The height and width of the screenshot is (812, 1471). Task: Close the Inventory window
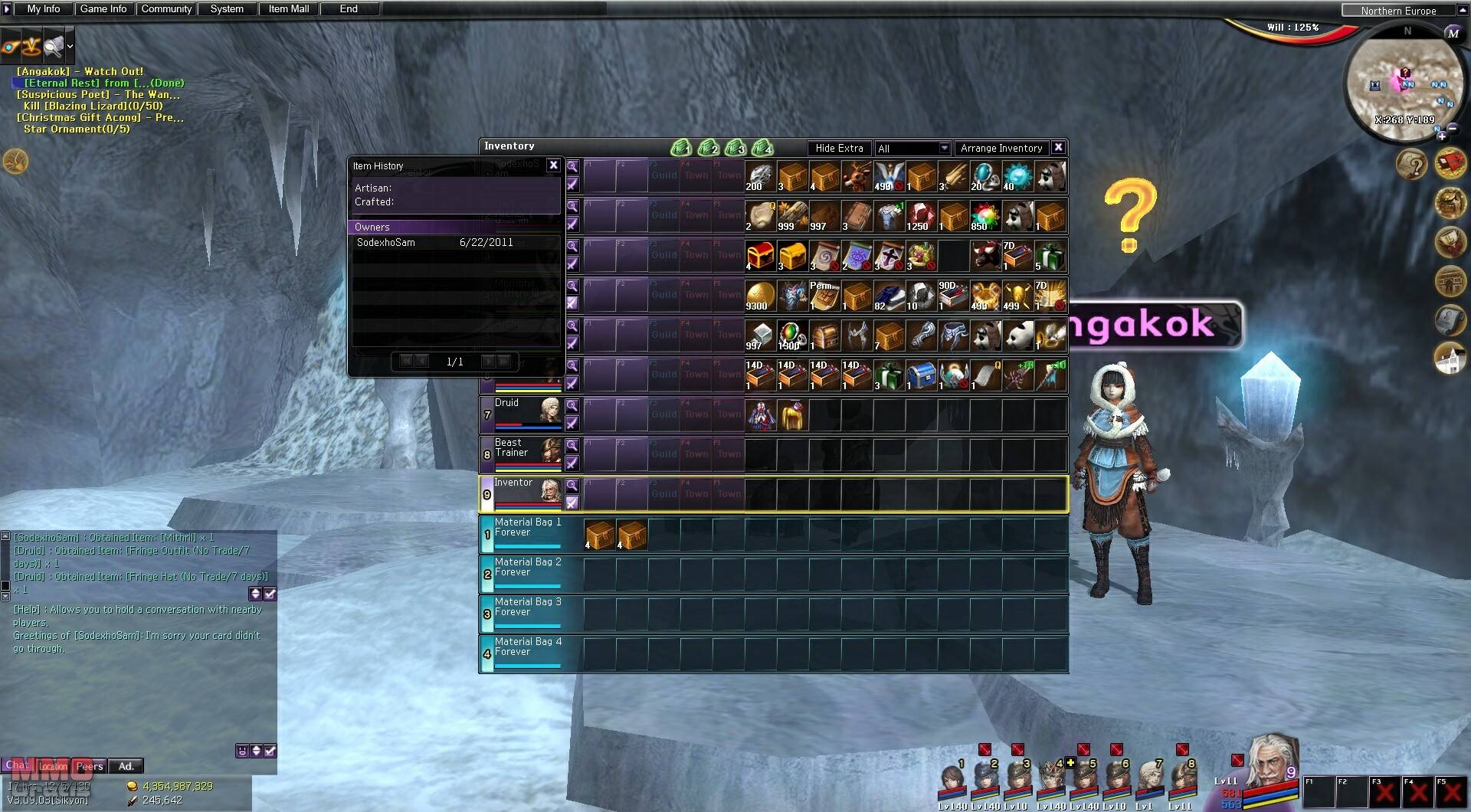pyautogui.click(x=1058, y=148)
